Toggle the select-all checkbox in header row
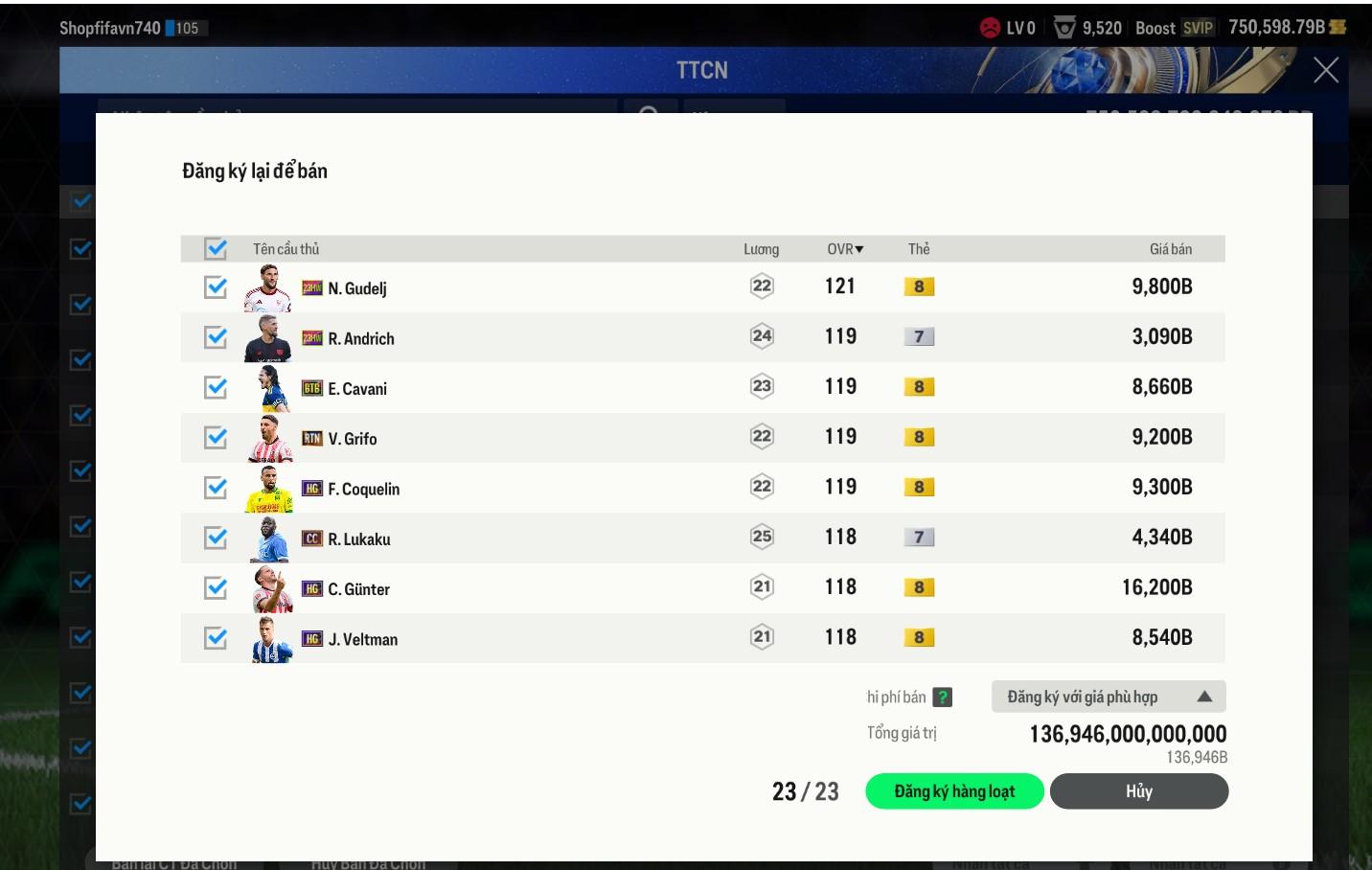This screenshot has height=870, width=1372. pos(216,249)
